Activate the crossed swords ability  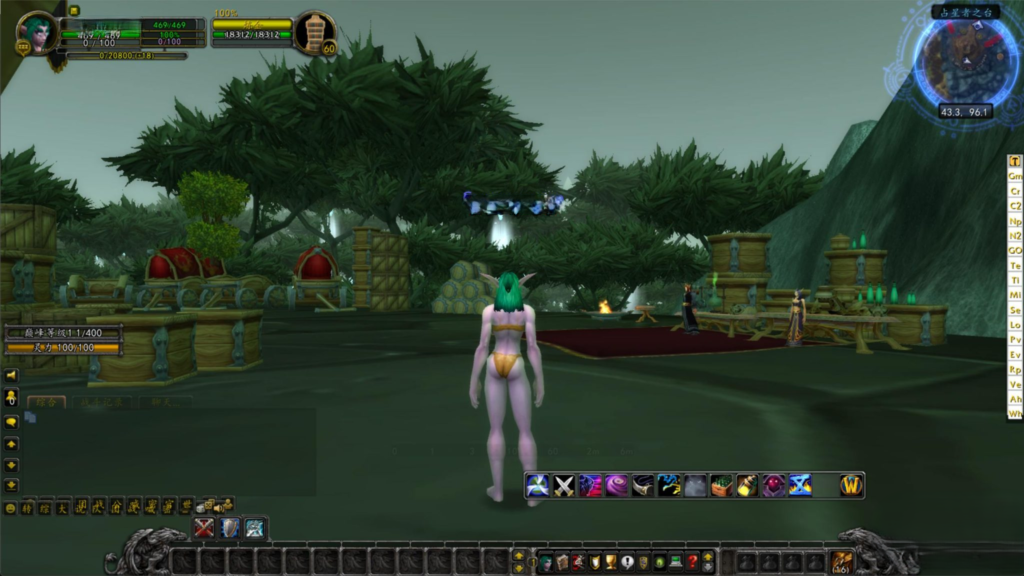point(564,486)
